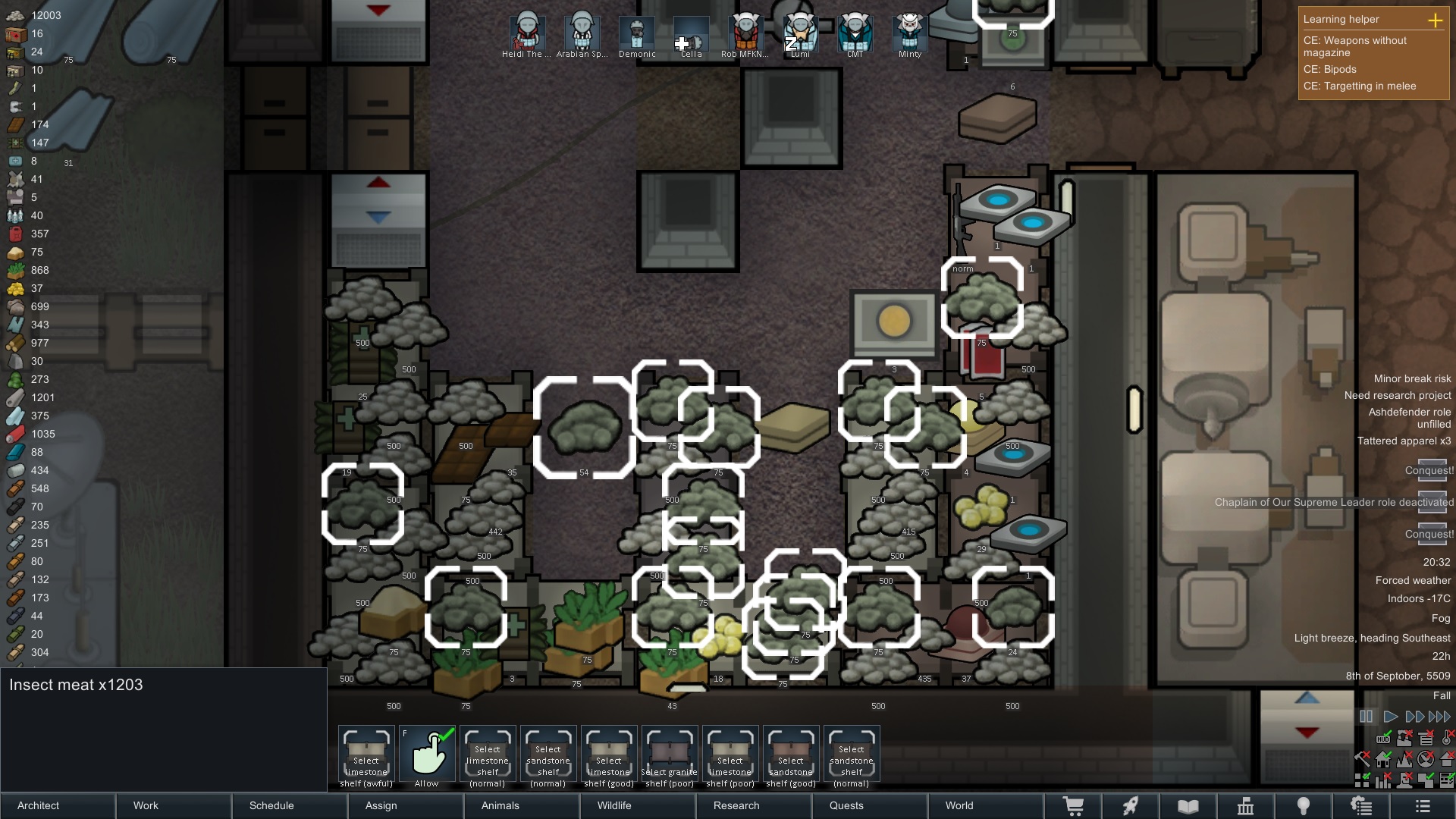
Task: Open the Research tab
Action: (x=736, y=805)
